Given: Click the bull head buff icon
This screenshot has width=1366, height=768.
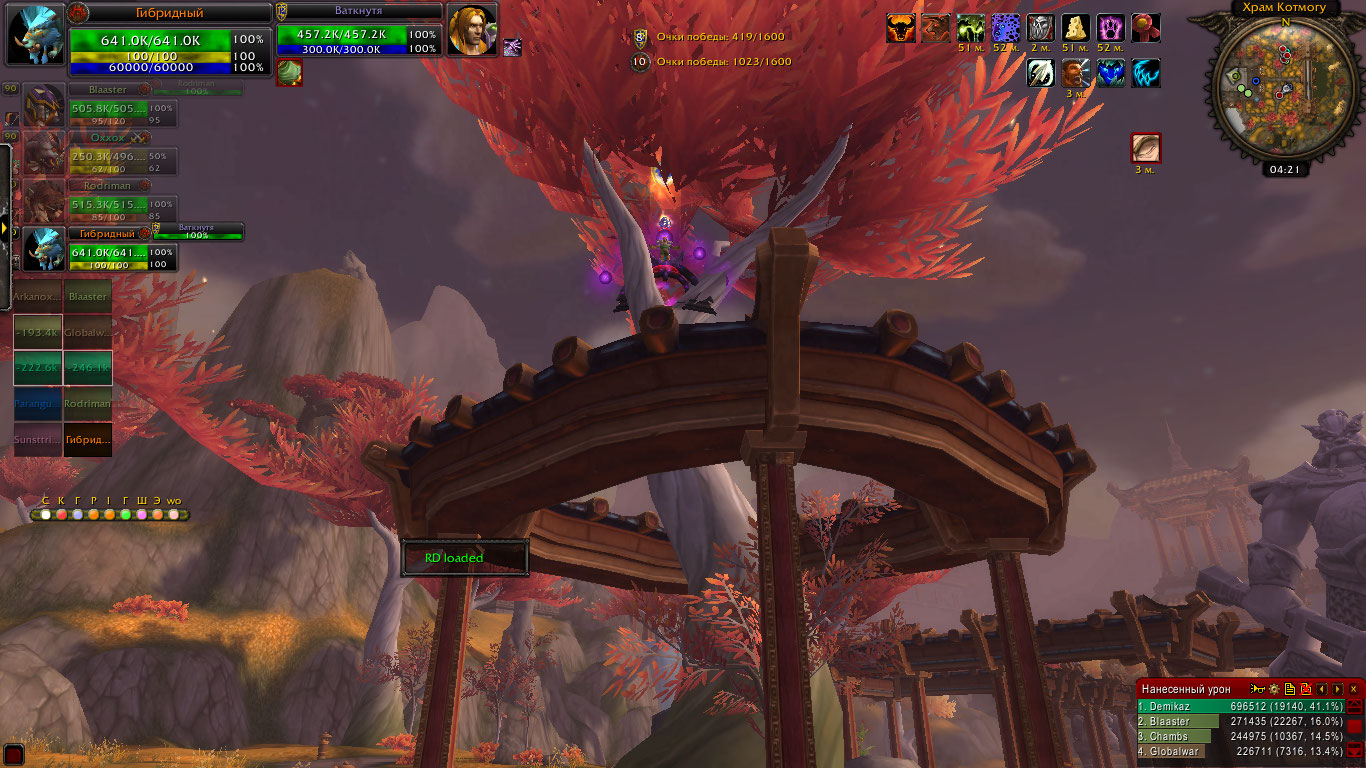Looking at the screenshot, I should pyautogui.click(x=901, y=29).
